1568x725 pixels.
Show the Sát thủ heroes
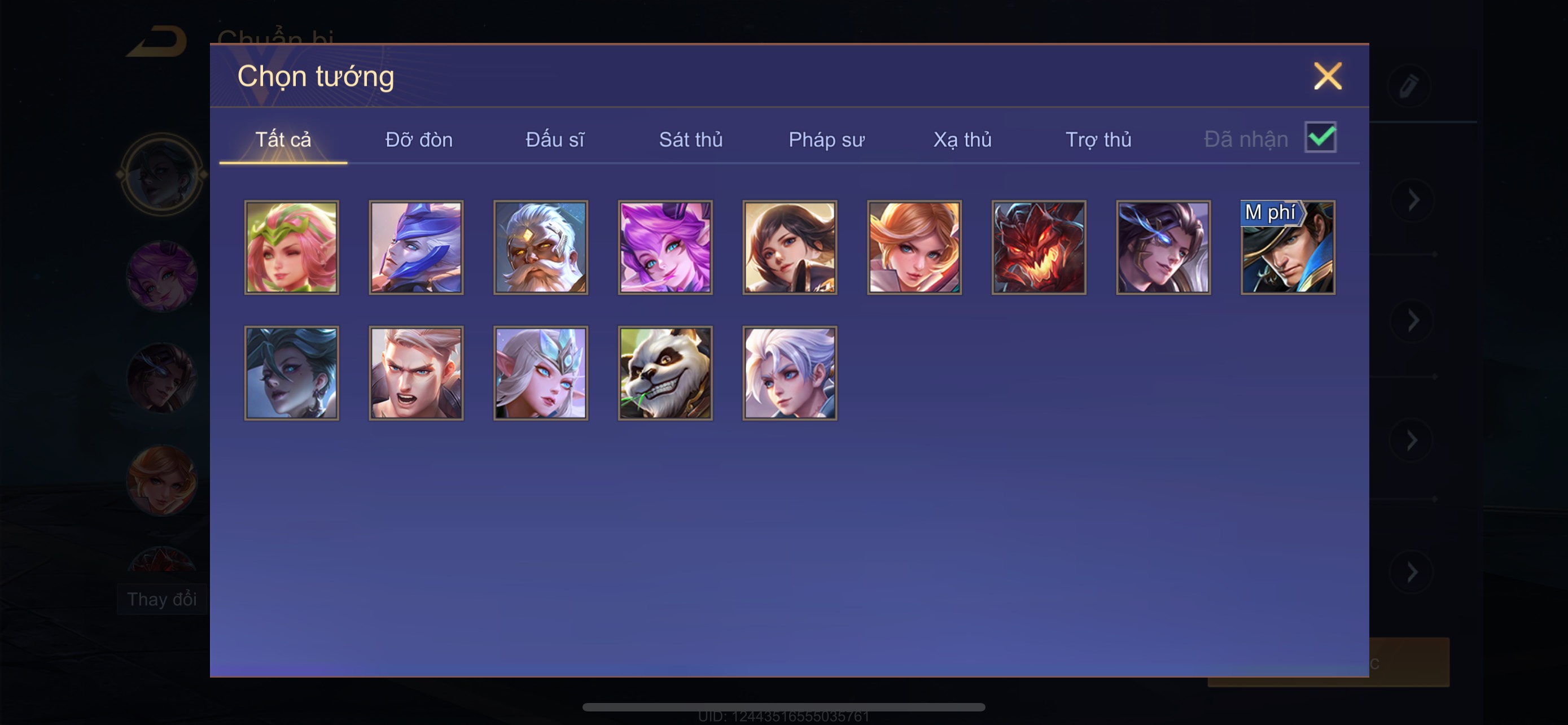click(x=690, y=140)
